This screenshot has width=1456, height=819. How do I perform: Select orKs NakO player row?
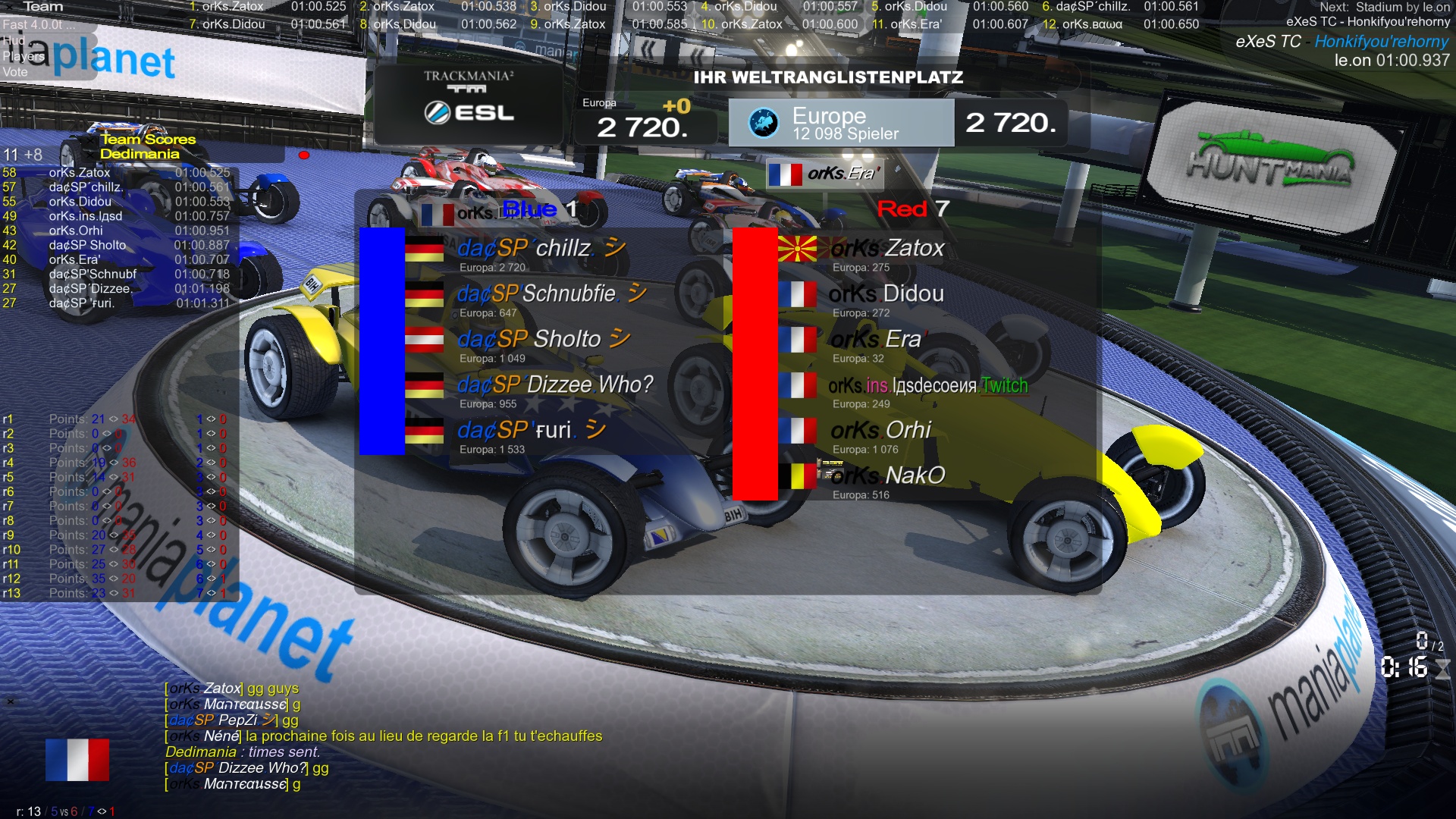click(x=887, y=476)
